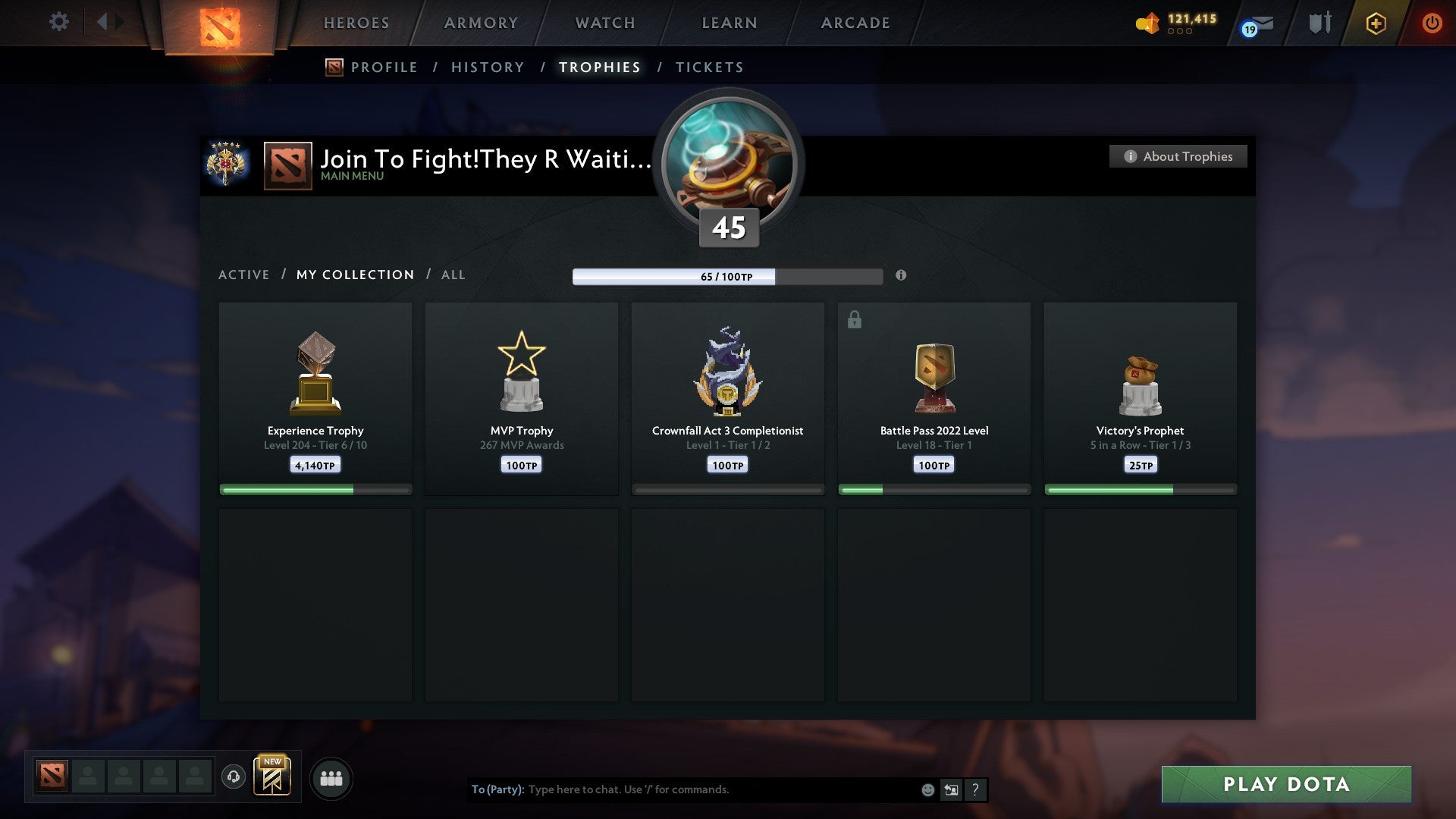Switch to the HISTORY tab

(487, 67)
